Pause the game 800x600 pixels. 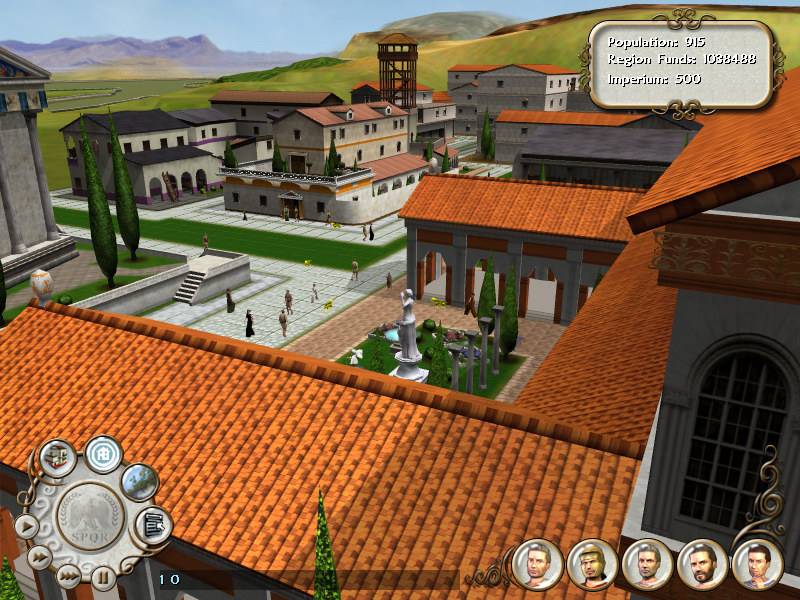[x=103, y=576]
